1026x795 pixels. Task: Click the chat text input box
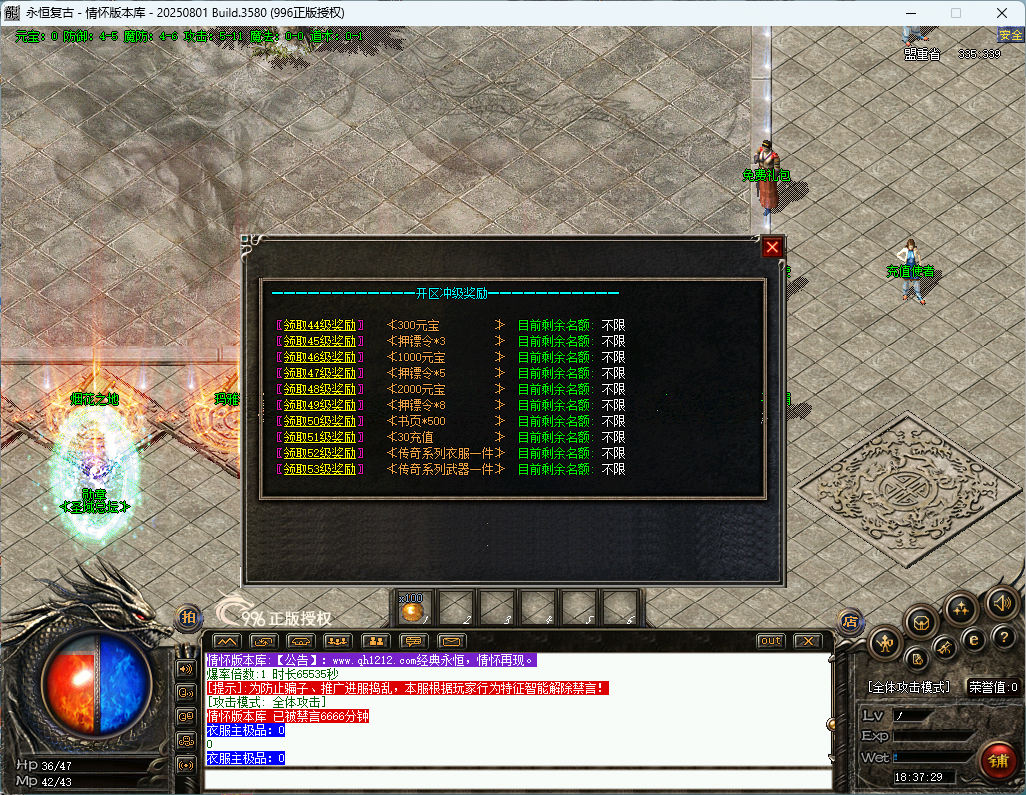tap(518, 779)
